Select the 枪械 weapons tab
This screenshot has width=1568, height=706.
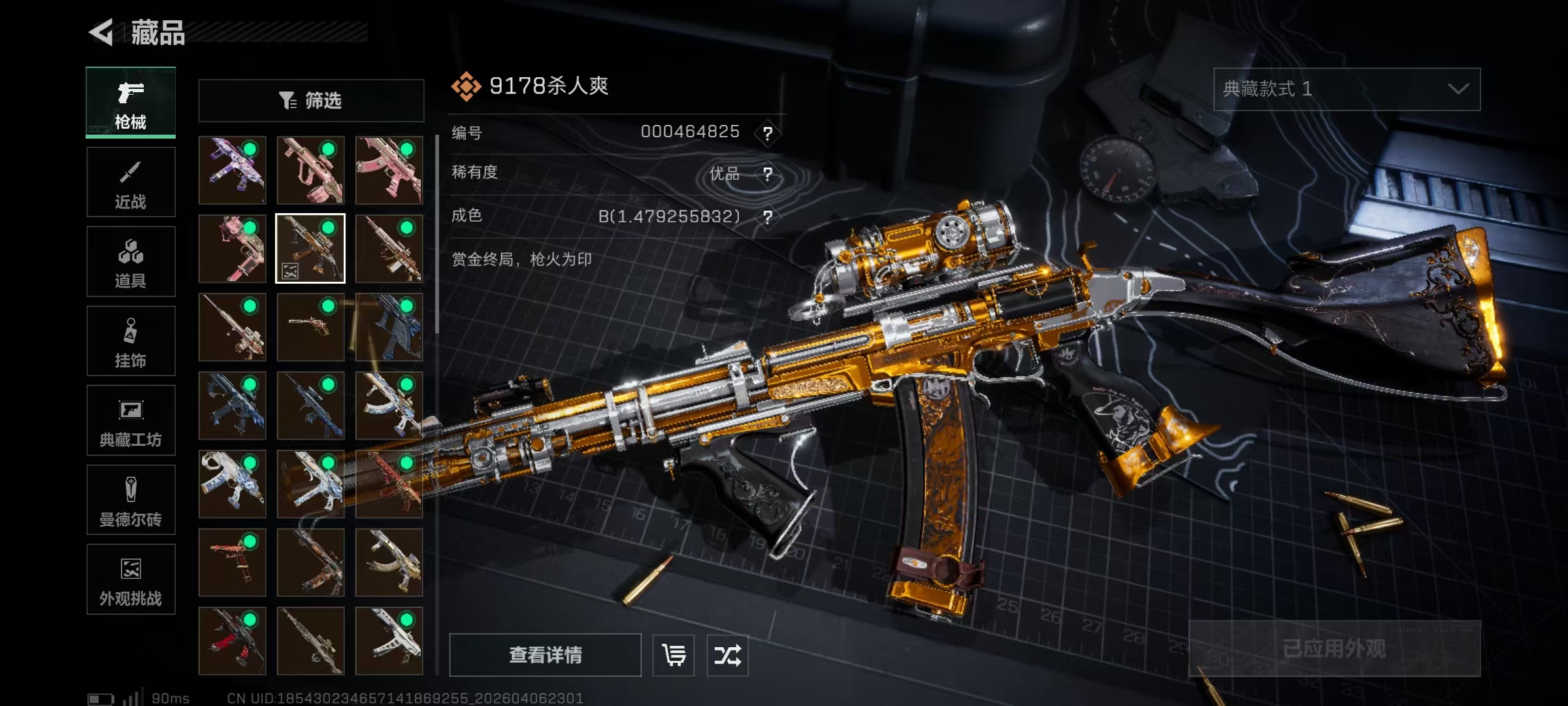tap(131, 103)
